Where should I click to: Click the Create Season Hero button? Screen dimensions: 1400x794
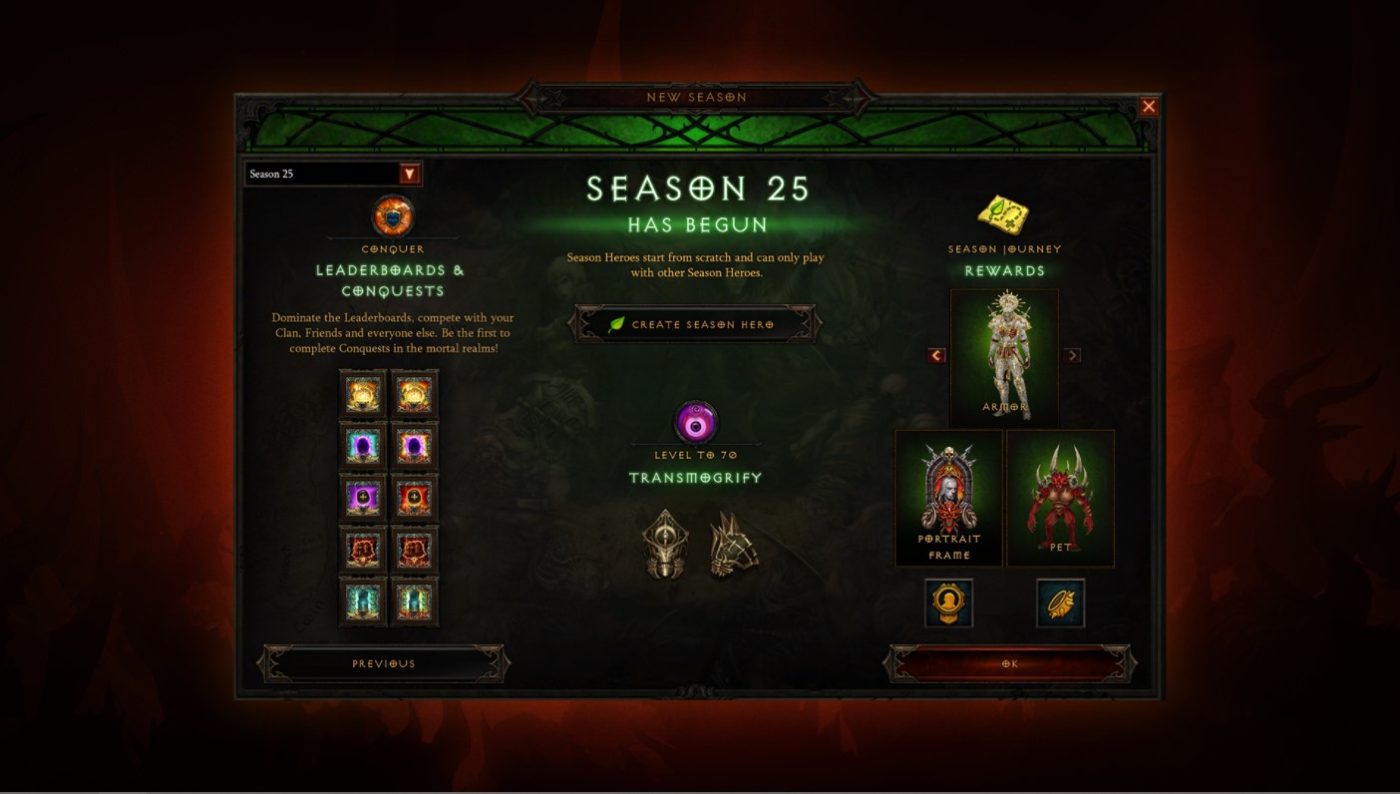pyautogui.click(x=697, y=323)
